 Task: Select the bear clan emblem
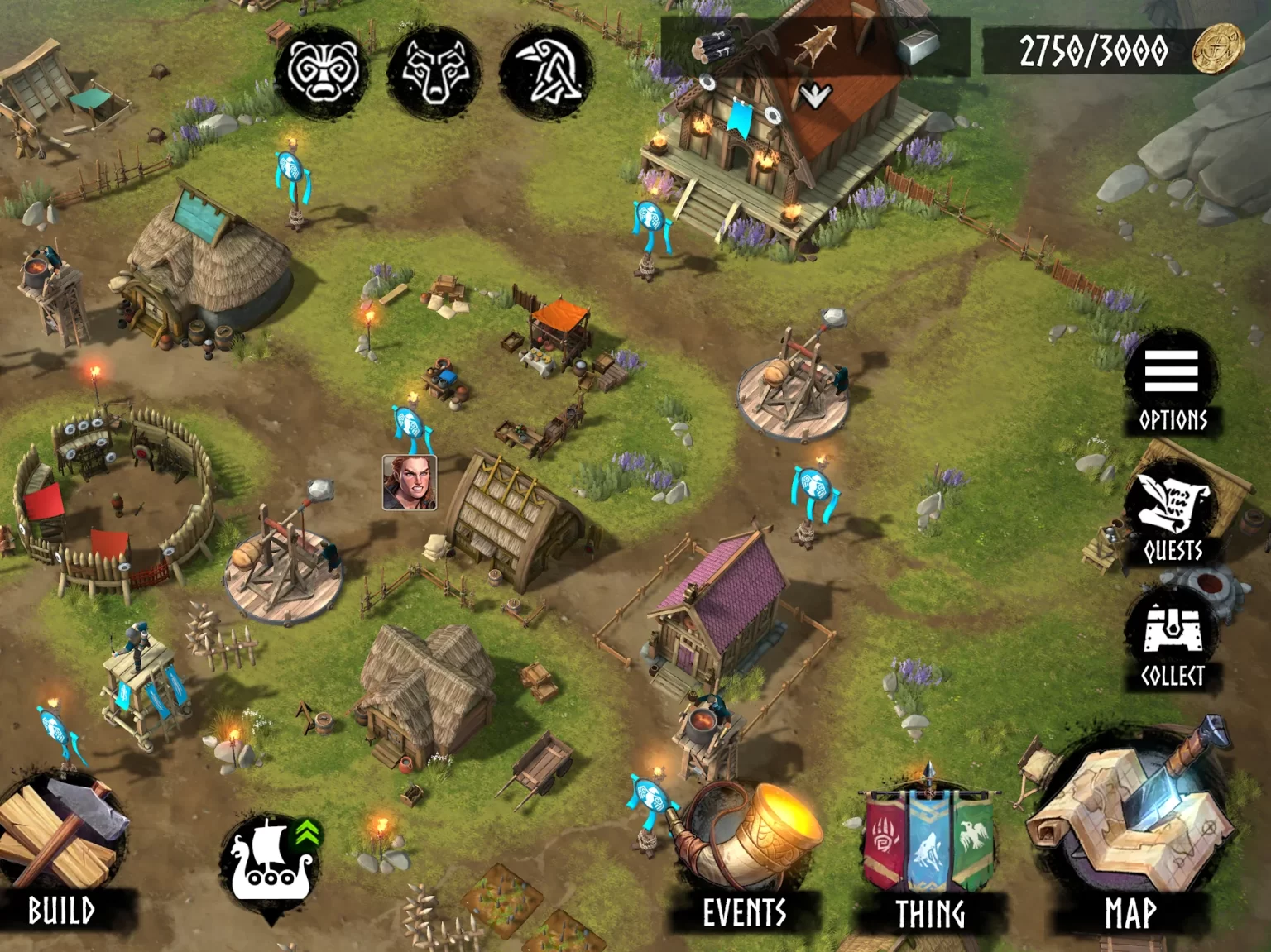pos(323,72)
